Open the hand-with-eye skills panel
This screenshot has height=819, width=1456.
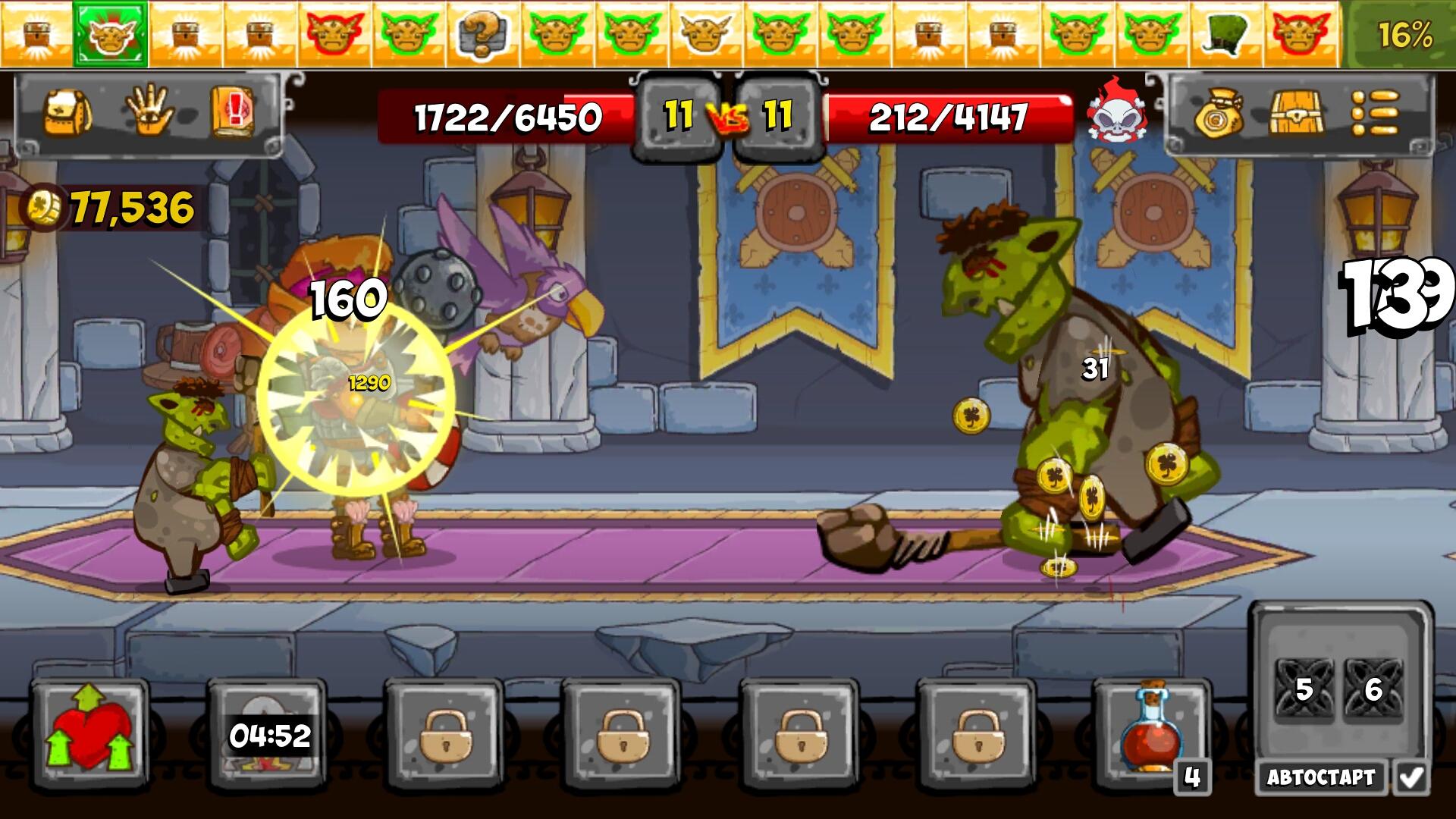click(x=150, y=111)
